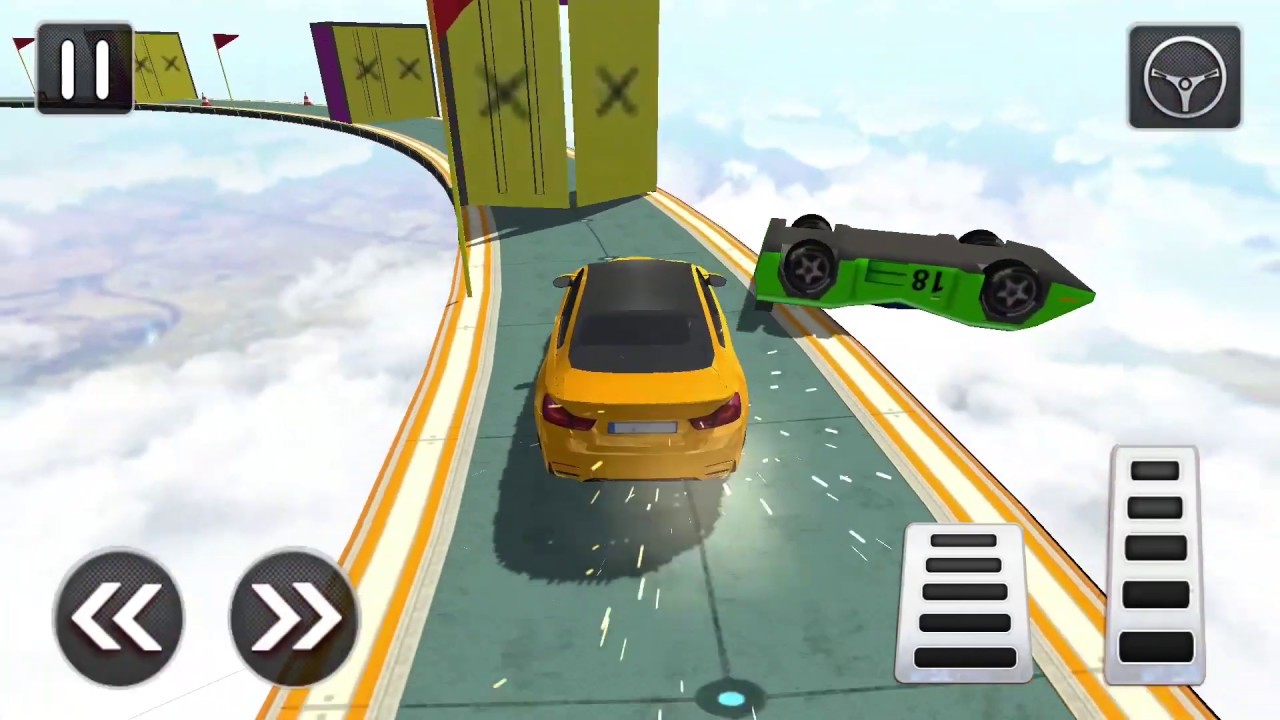Steer left with the left arrow button

[119, 615]
